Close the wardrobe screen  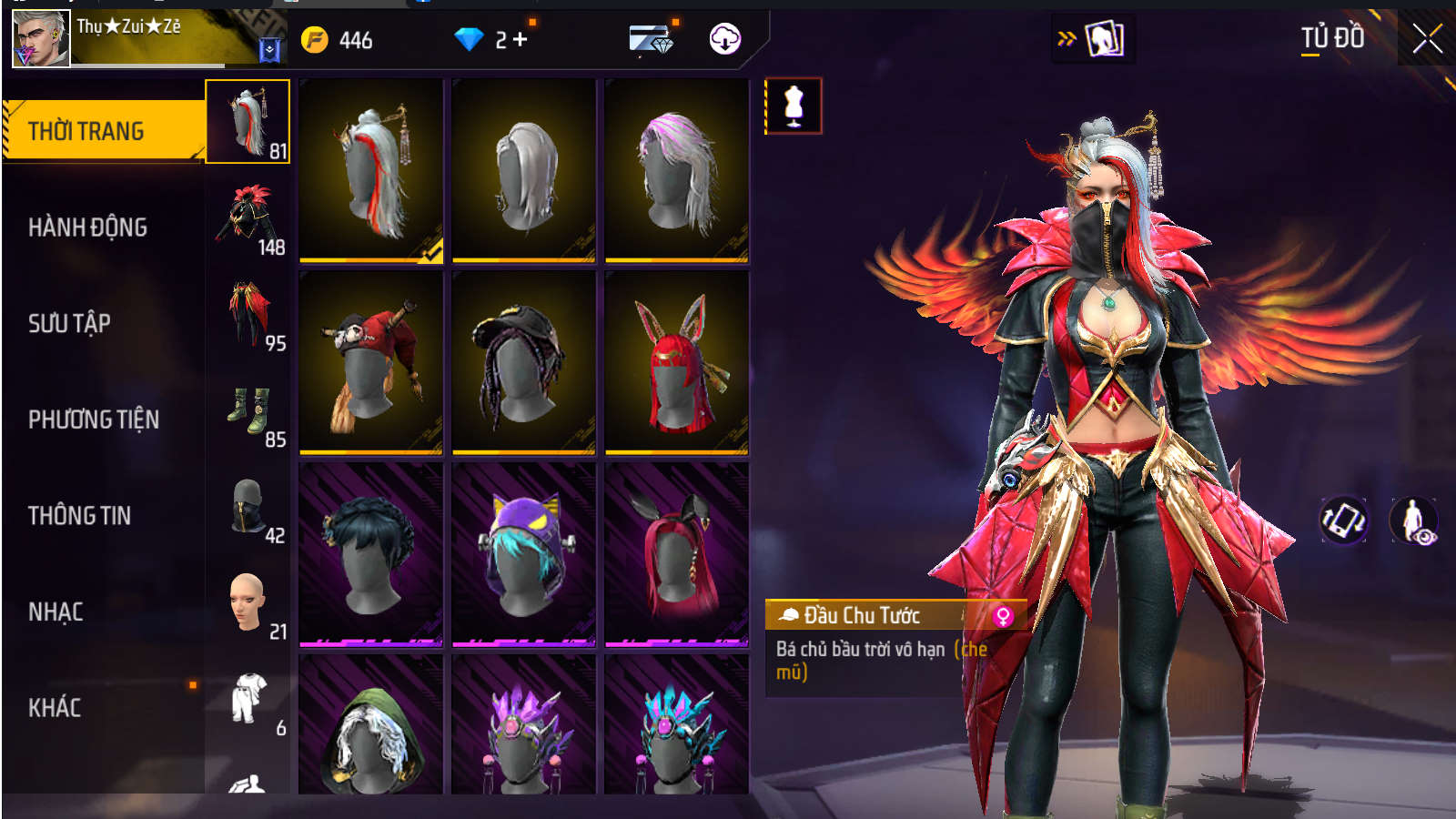(1426, 39)
